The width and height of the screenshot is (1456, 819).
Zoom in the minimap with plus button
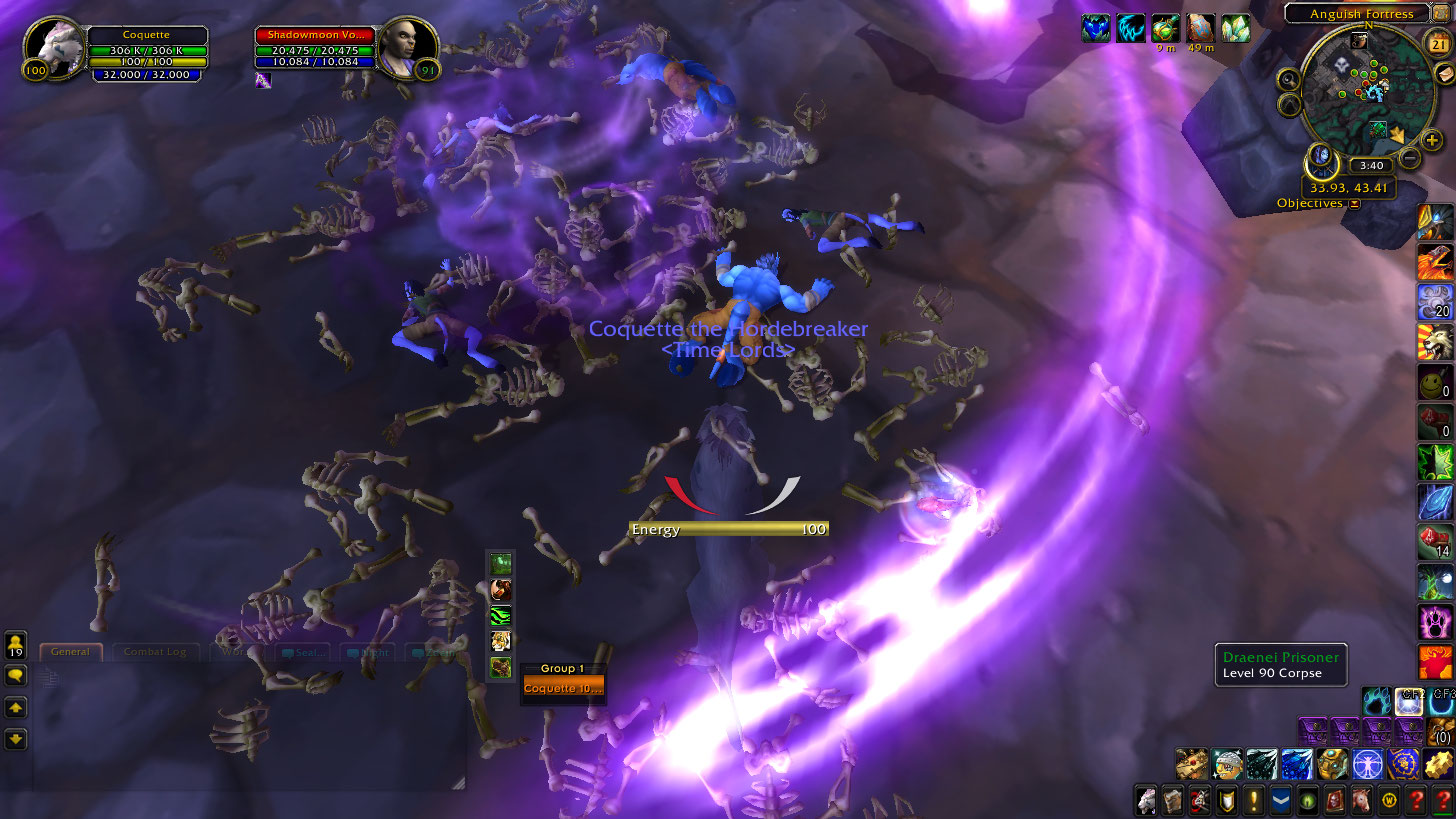pos(1432,141)
